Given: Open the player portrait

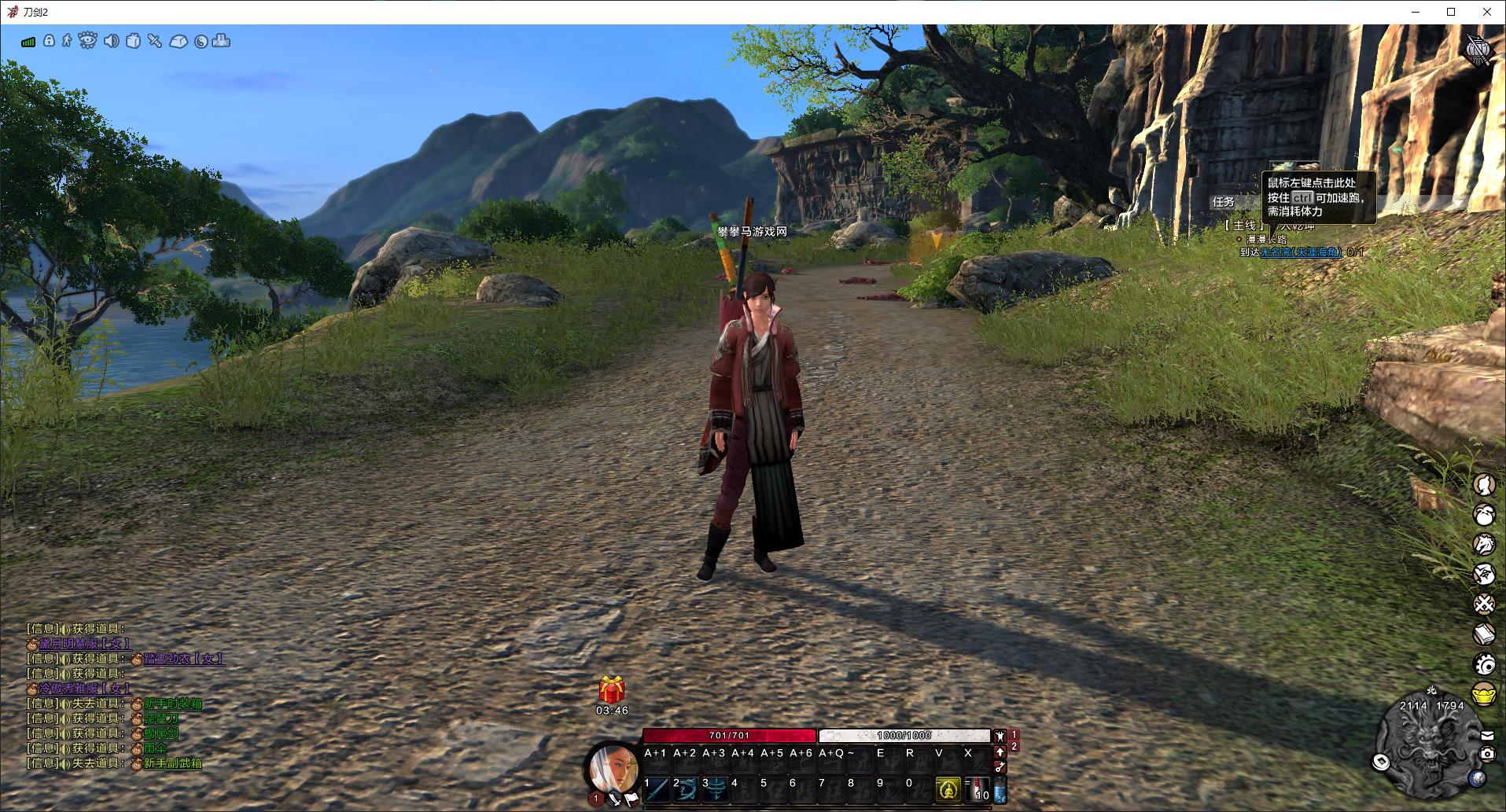Looking at the screenshot, I should click(x=614, y=766).
